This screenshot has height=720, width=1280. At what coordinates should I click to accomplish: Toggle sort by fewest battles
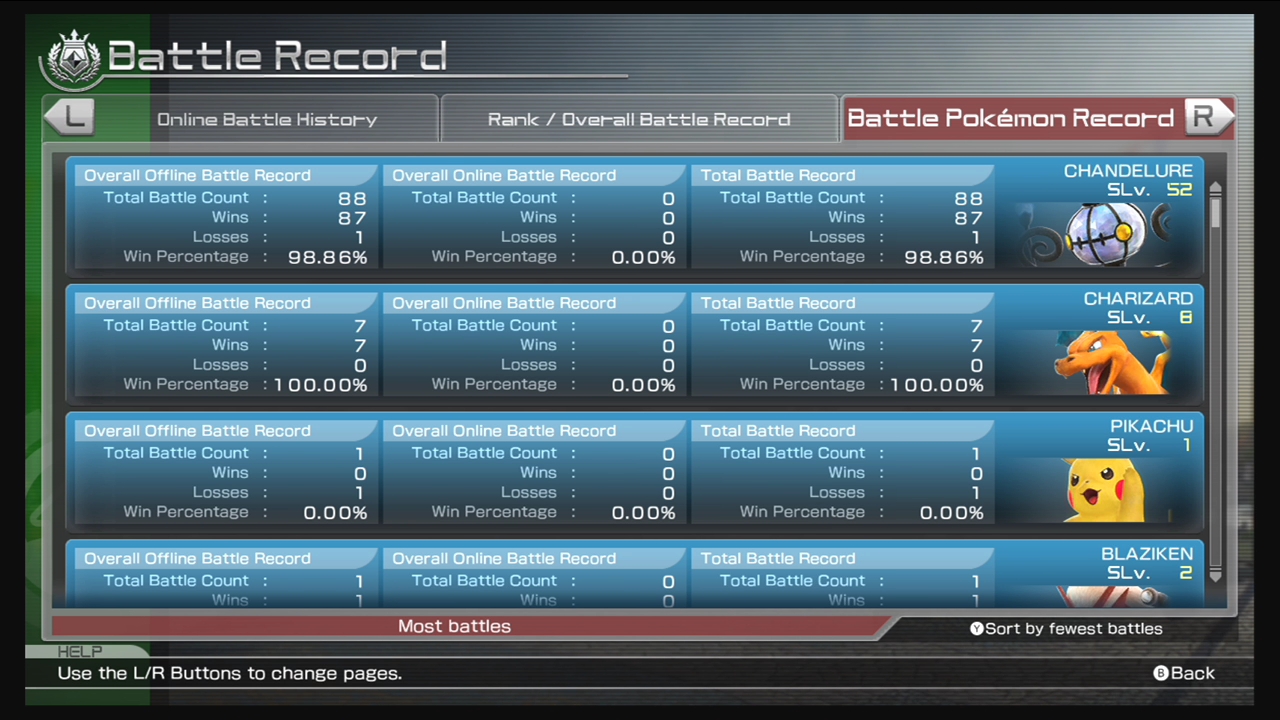pyautogui.click(x=1066, y=629)
